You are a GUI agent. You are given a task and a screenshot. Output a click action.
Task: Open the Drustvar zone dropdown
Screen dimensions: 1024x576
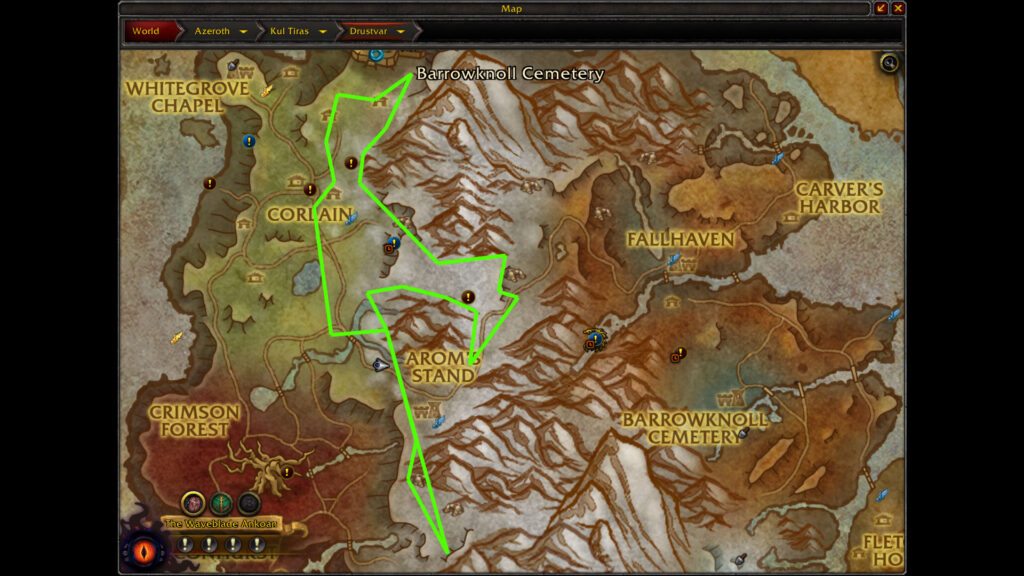[401, 31]
